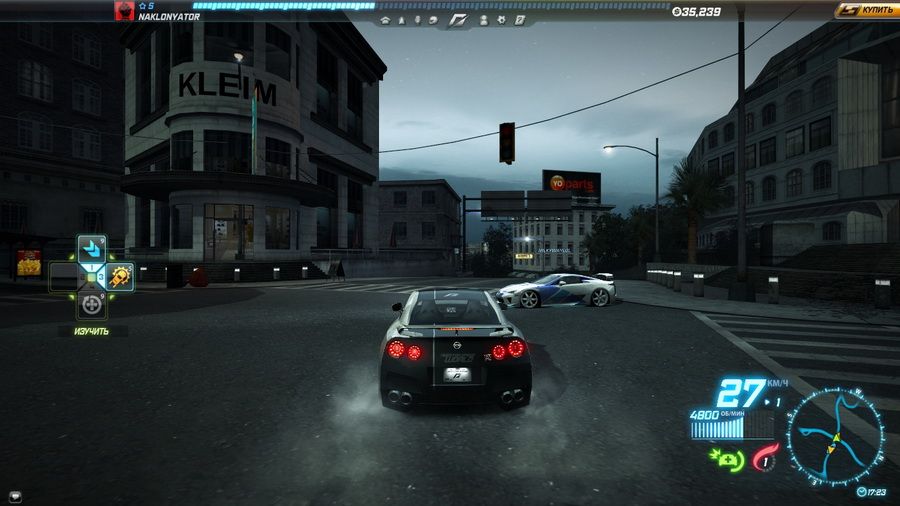Click the yellow Купить button
900x506 pixels.
866,10
